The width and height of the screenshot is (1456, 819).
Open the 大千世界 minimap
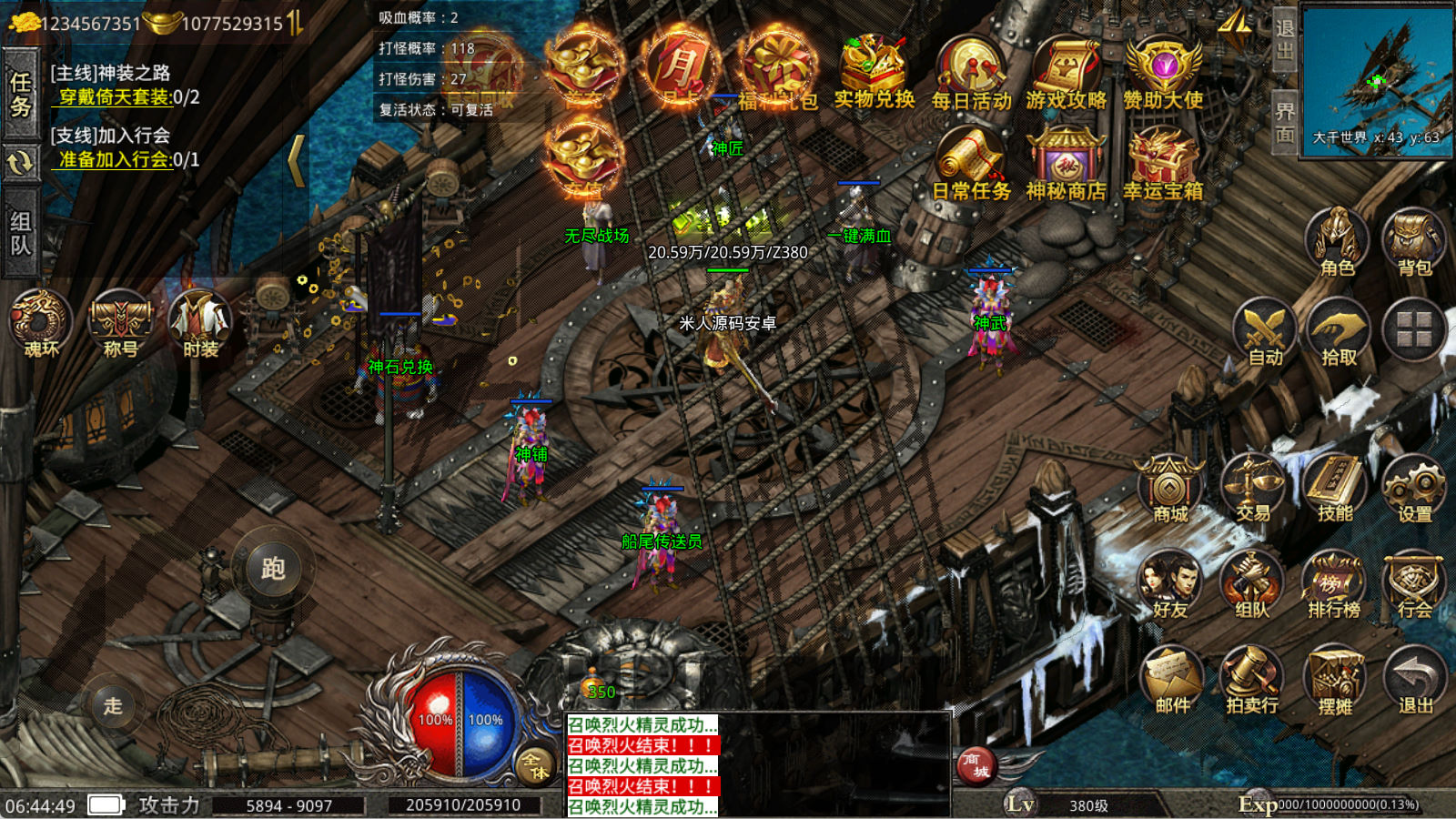click(1377, 80)
